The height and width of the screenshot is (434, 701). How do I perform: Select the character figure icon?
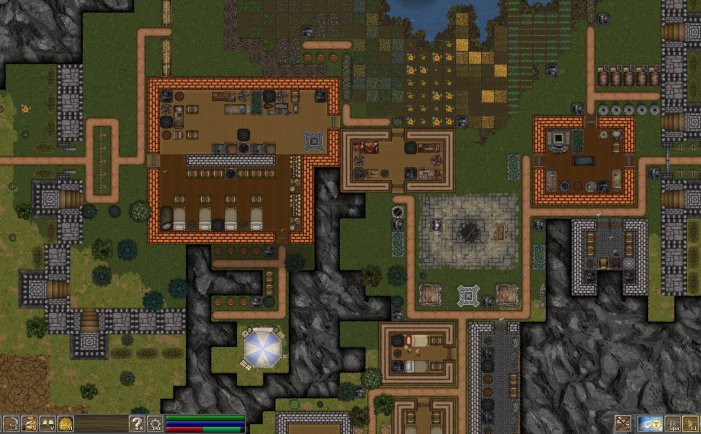29,423
